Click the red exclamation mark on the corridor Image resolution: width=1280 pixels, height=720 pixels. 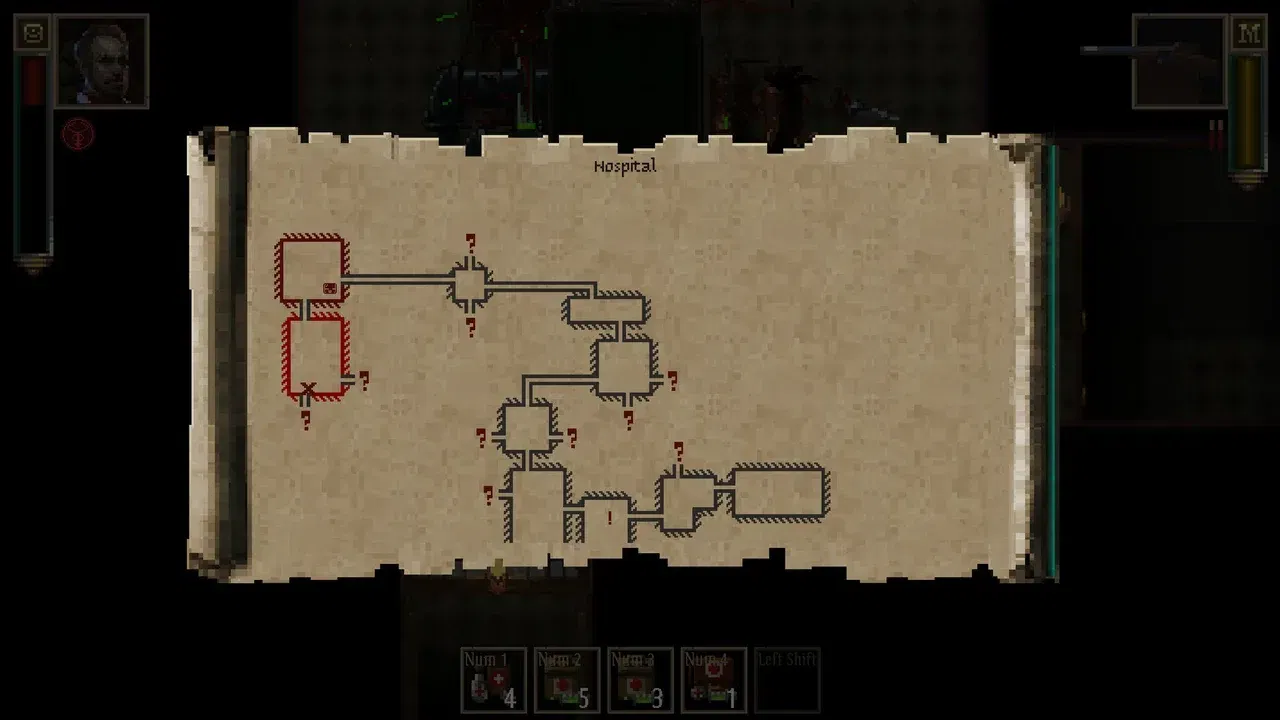pyautogui.click(x=610, y=516)
